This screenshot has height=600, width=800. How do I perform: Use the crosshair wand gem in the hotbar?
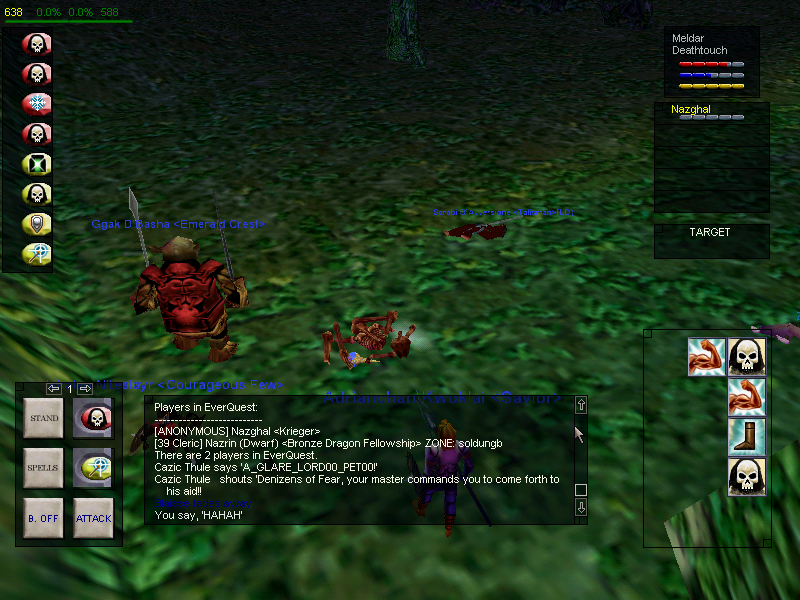pyautogui.click(x=93, y=468)
